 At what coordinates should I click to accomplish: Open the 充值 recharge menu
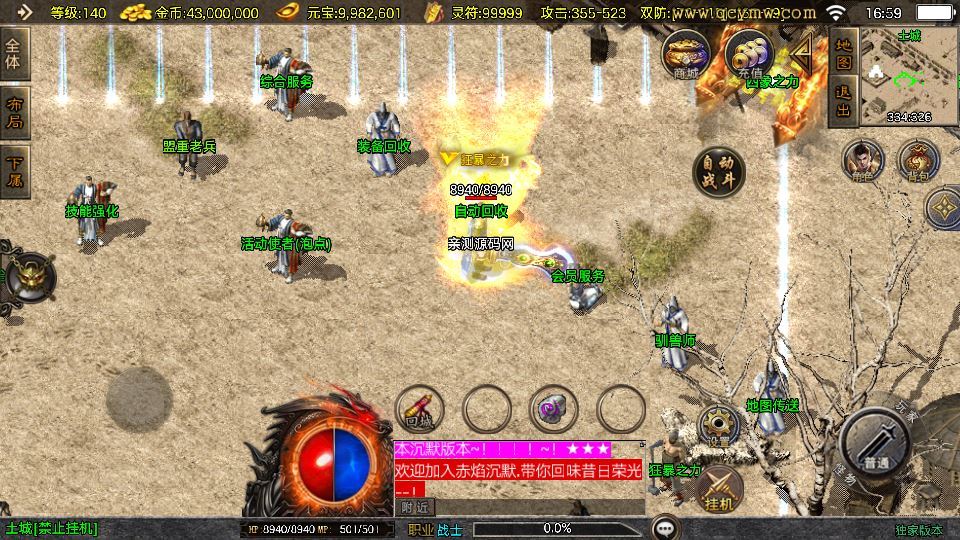point(746,54)
